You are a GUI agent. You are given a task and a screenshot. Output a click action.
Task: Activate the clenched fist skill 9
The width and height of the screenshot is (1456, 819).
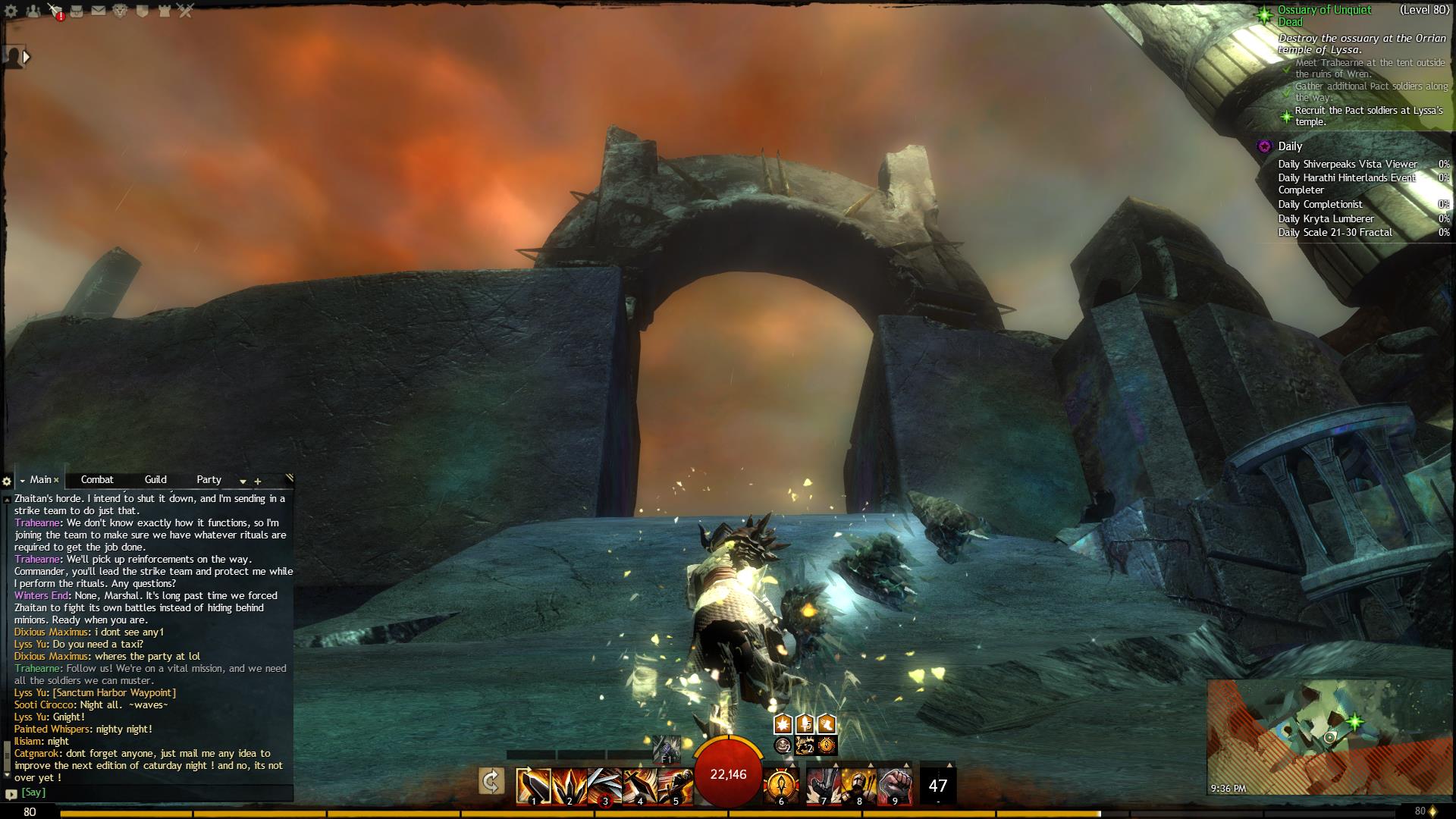[x=895, y=786]
